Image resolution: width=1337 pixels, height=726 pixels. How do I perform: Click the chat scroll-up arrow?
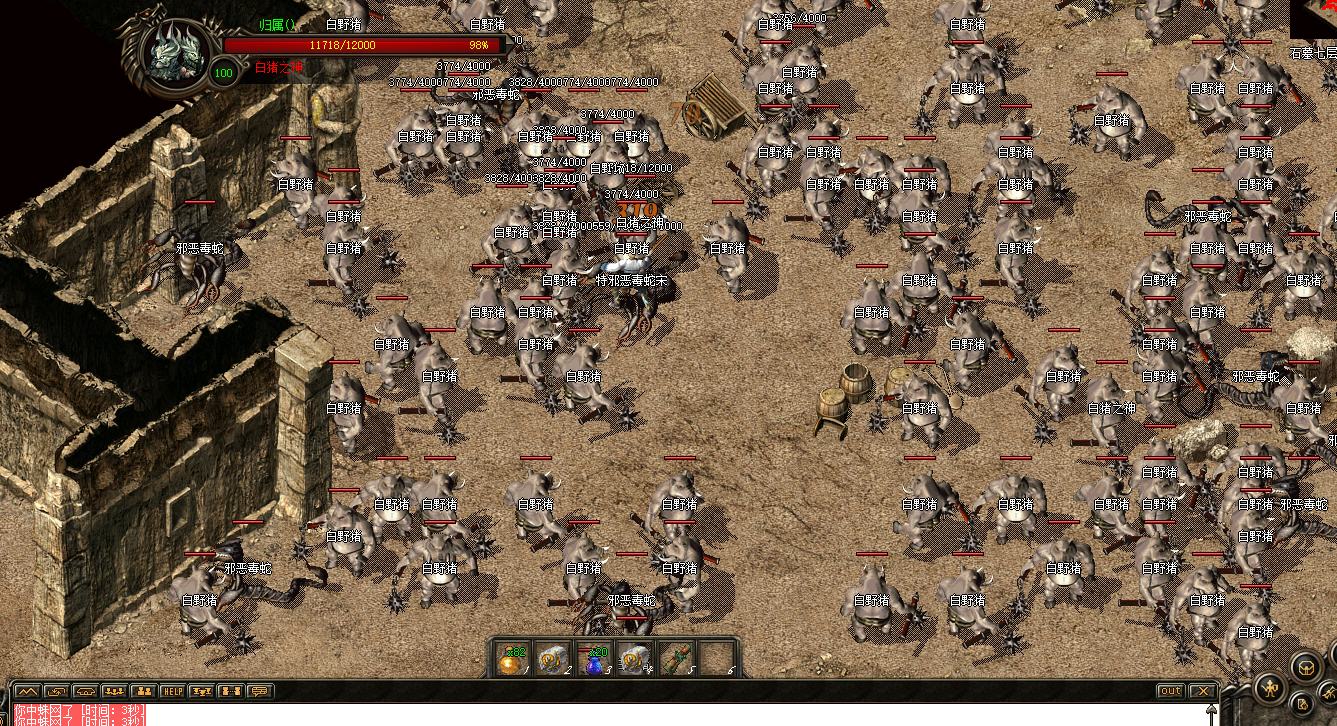1212,711
